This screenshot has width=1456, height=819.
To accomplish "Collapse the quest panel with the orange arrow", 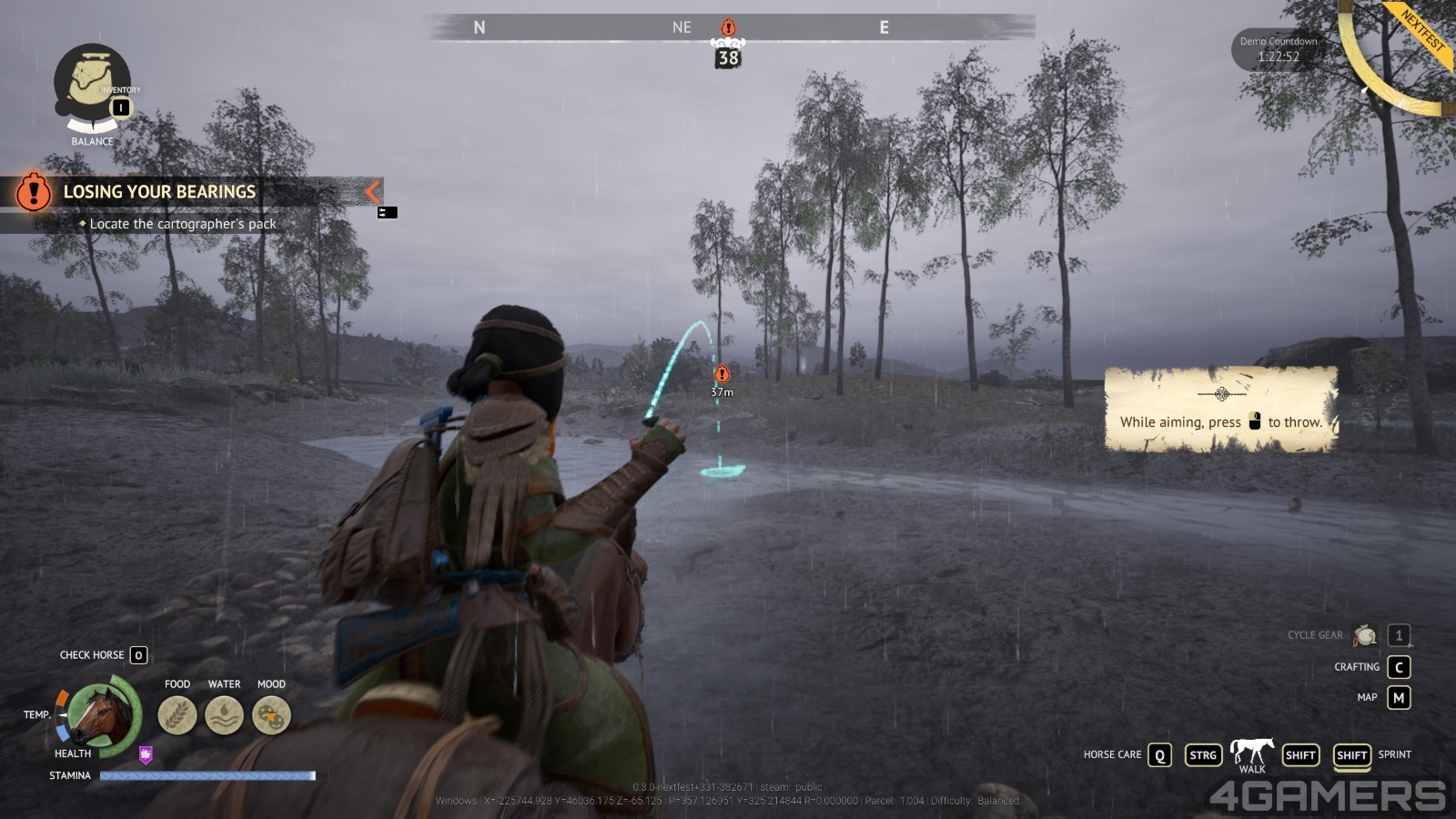I will (372, 191).
